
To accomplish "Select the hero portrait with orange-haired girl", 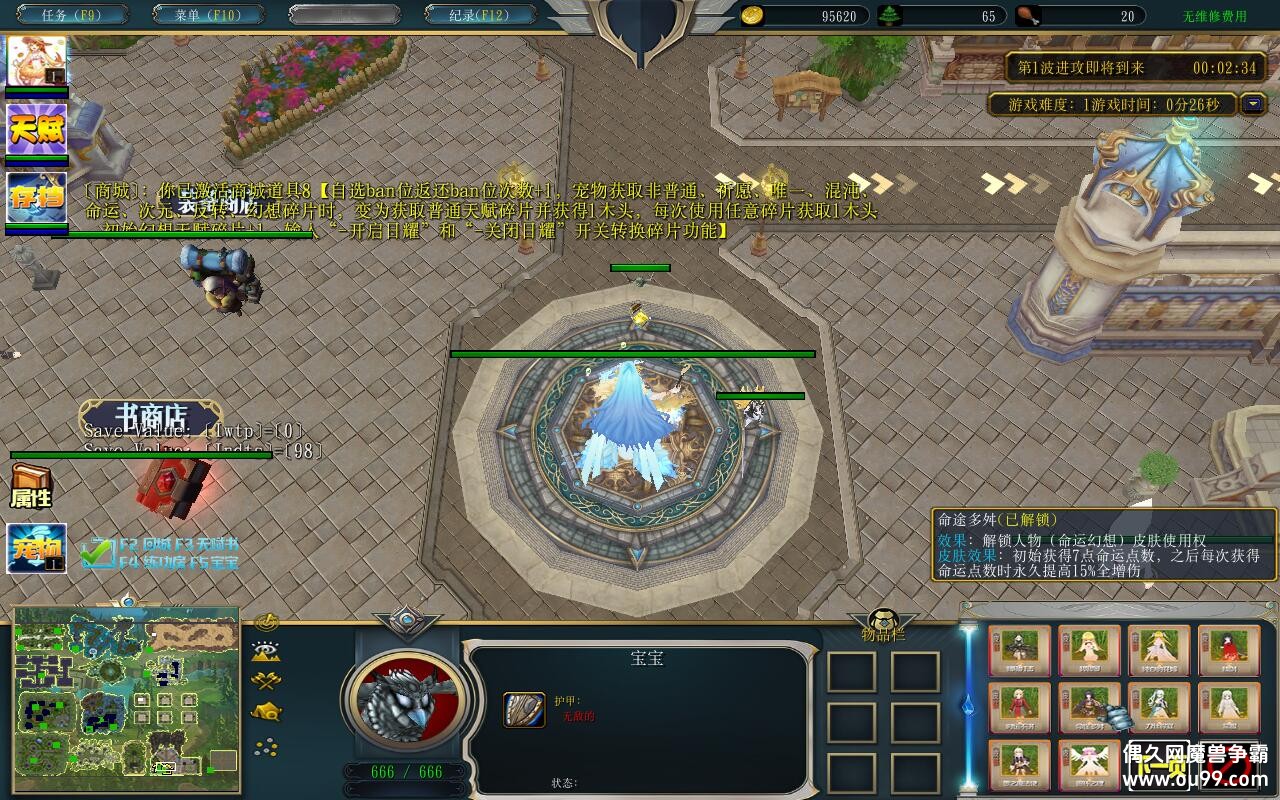I will [37, 62].
